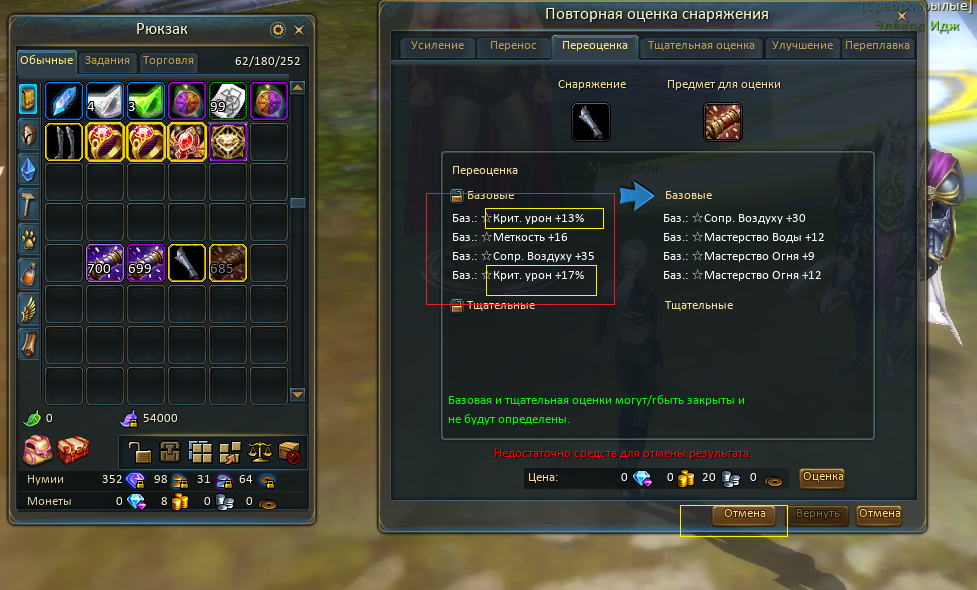Viewport: 977px width, 590px height.
Task: Click the Снаряжение gauntlet equipment slot
Action: [591, 122]
